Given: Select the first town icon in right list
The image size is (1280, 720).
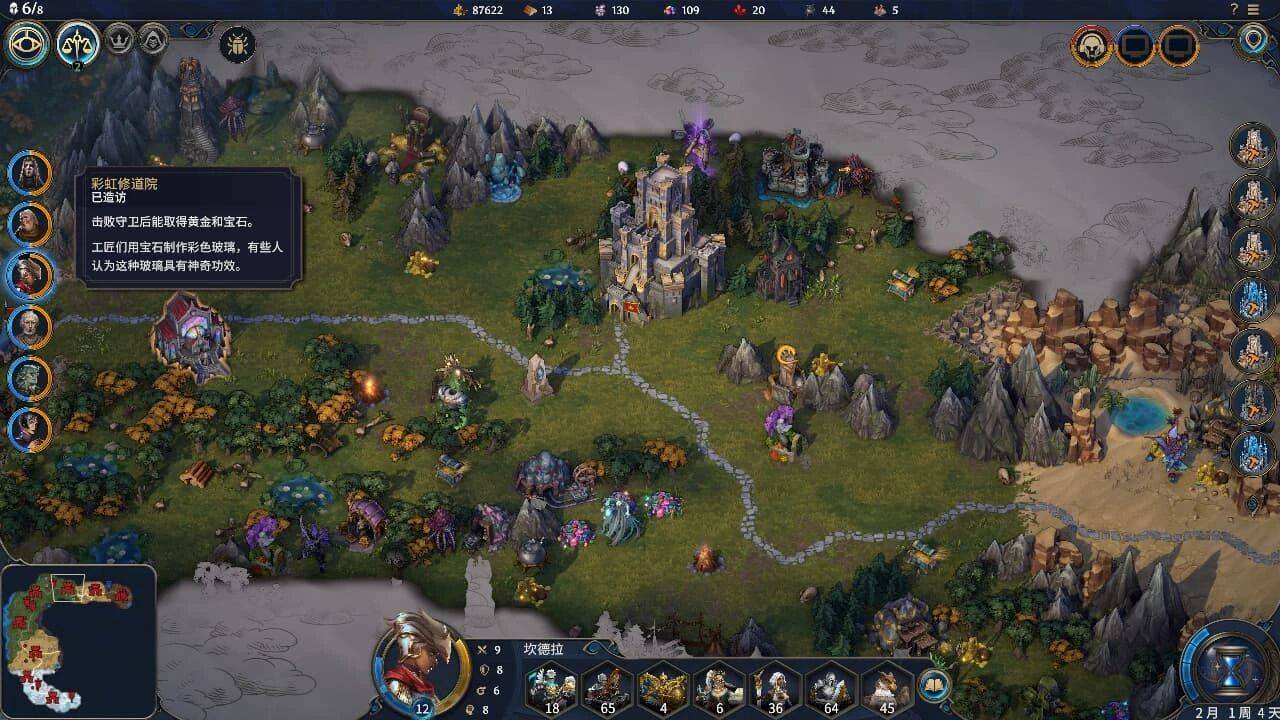Looking at the screenshot, I should pyautogui.click(x=1252, y=146).
